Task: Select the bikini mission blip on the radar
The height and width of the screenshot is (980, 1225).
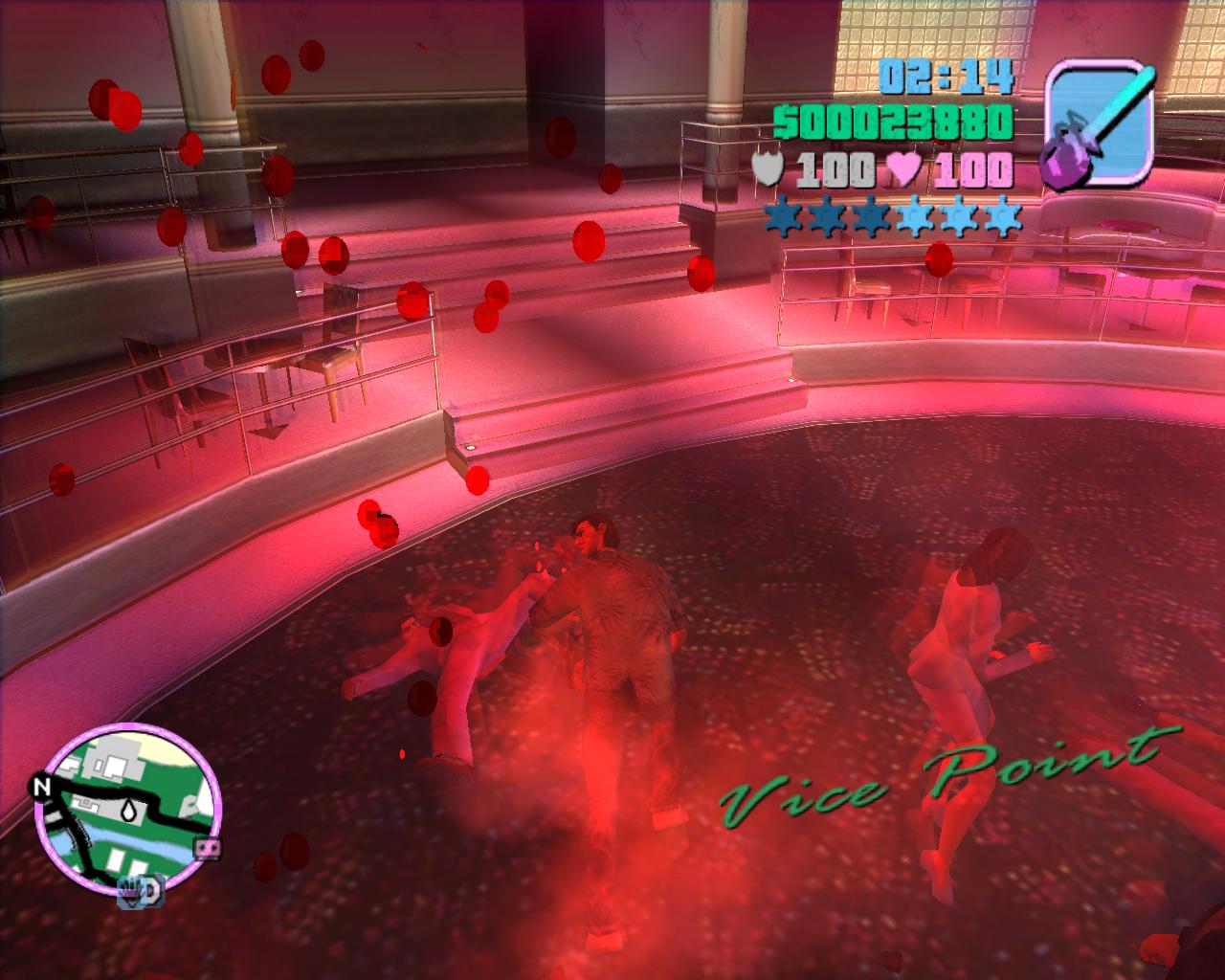Action: click(x=207, y=849)
